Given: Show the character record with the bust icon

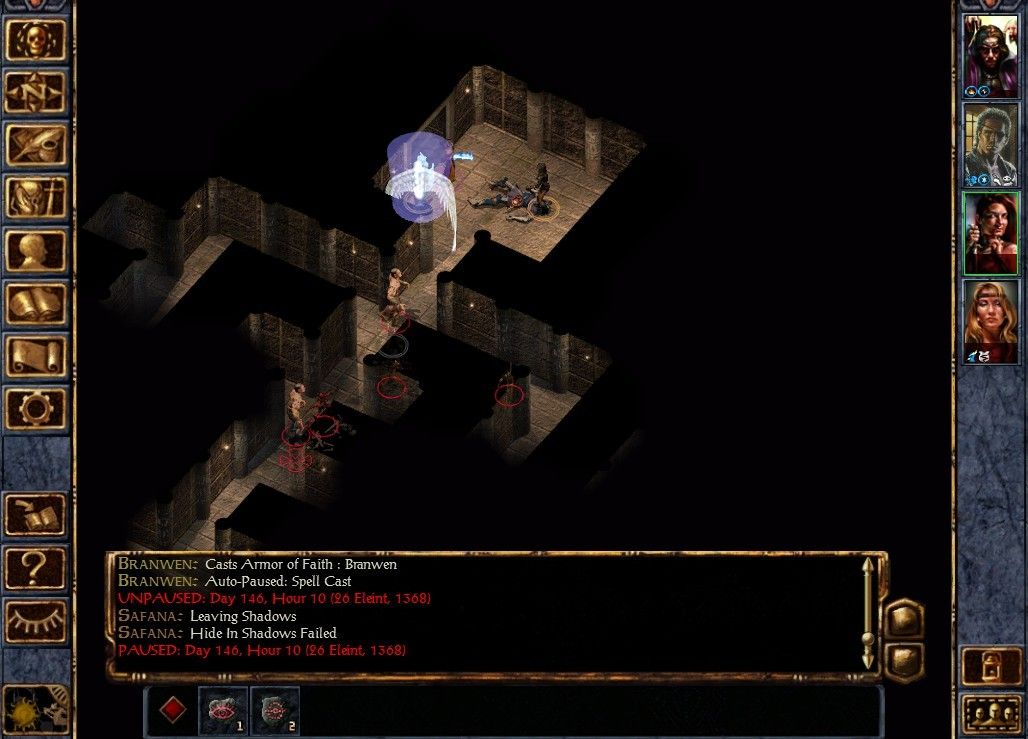Looking at the screenshot, I should point(36,251).
